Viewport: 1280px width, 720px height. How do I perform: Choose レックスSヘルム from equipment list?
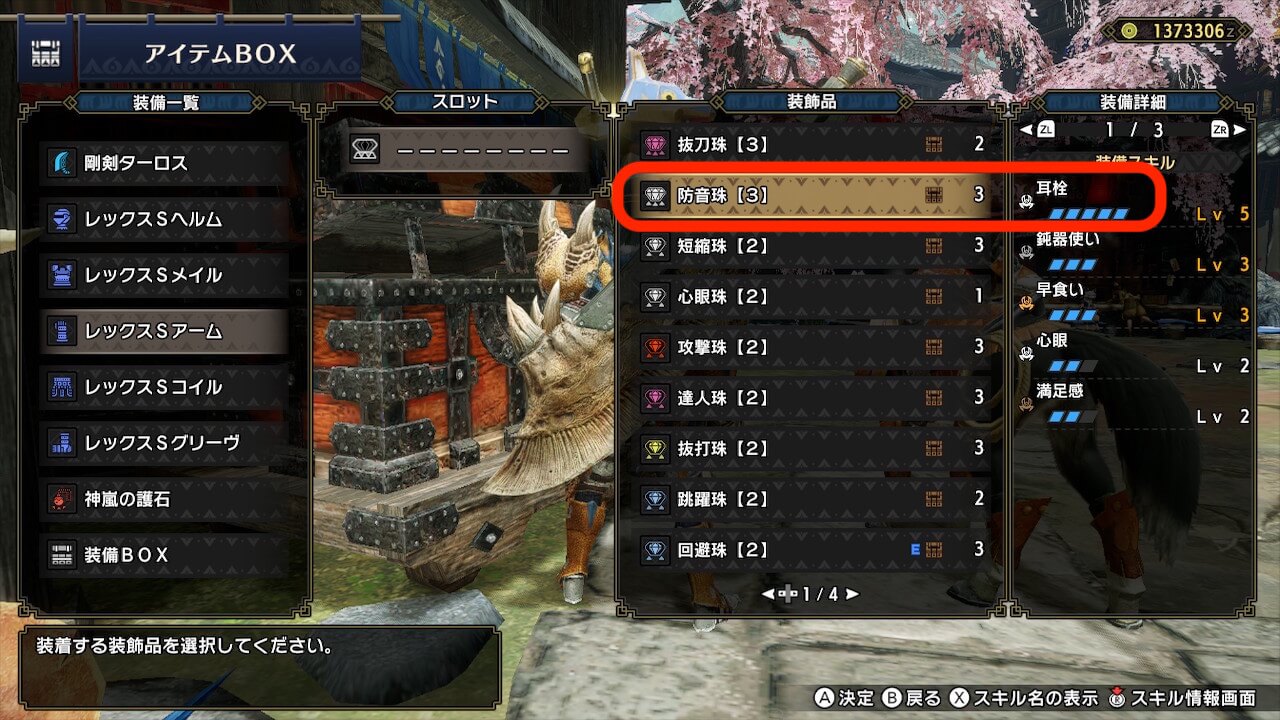[x=165, y=219]
